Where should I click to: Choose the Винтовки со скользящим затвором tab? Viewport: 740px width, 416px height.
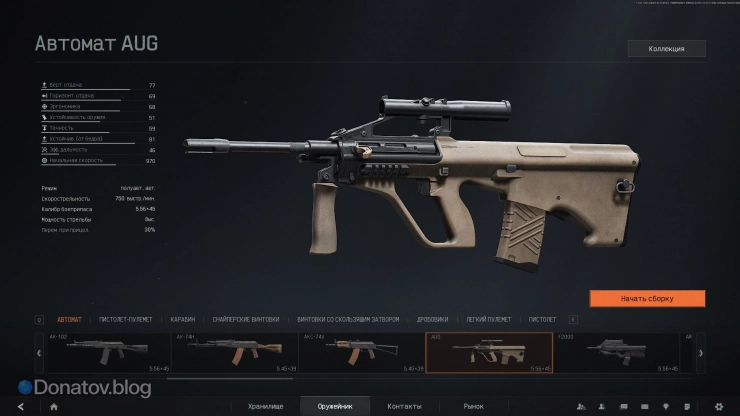(x=348, y=319)
